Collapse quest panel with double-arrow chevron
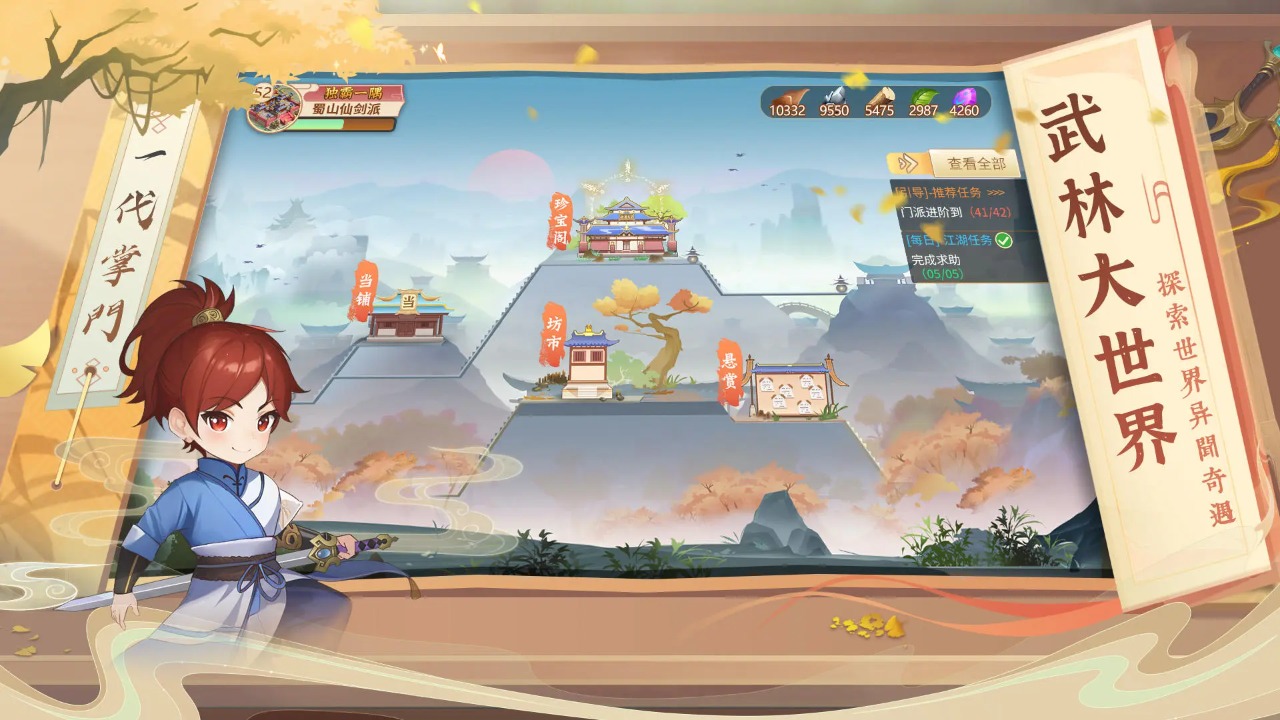The width and height of the screenshot is (1280, 720). click(x=910, y=163)
